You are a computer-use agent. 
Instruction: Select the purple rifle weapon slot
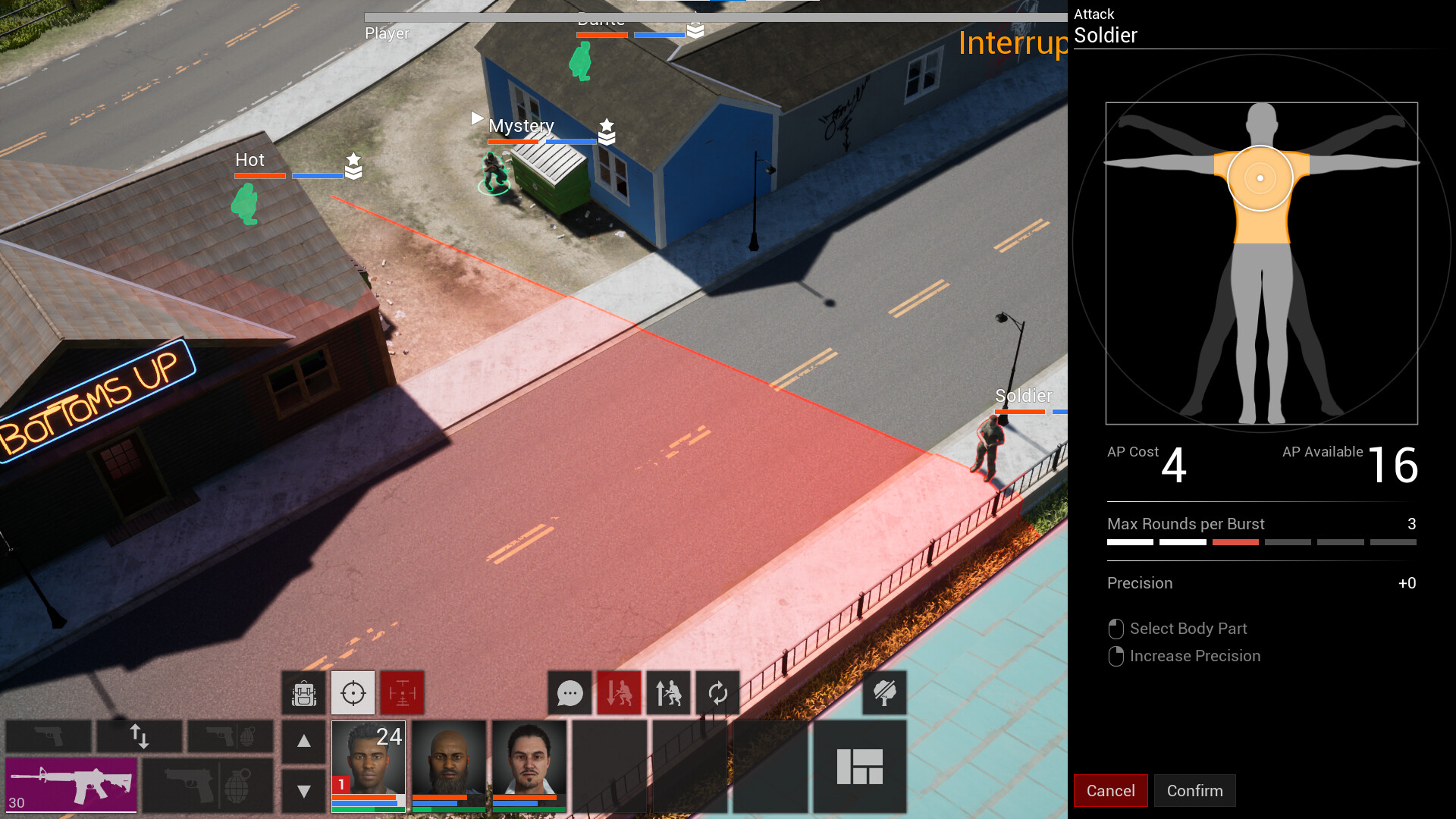pyautogui.click(x=72, y=786)
